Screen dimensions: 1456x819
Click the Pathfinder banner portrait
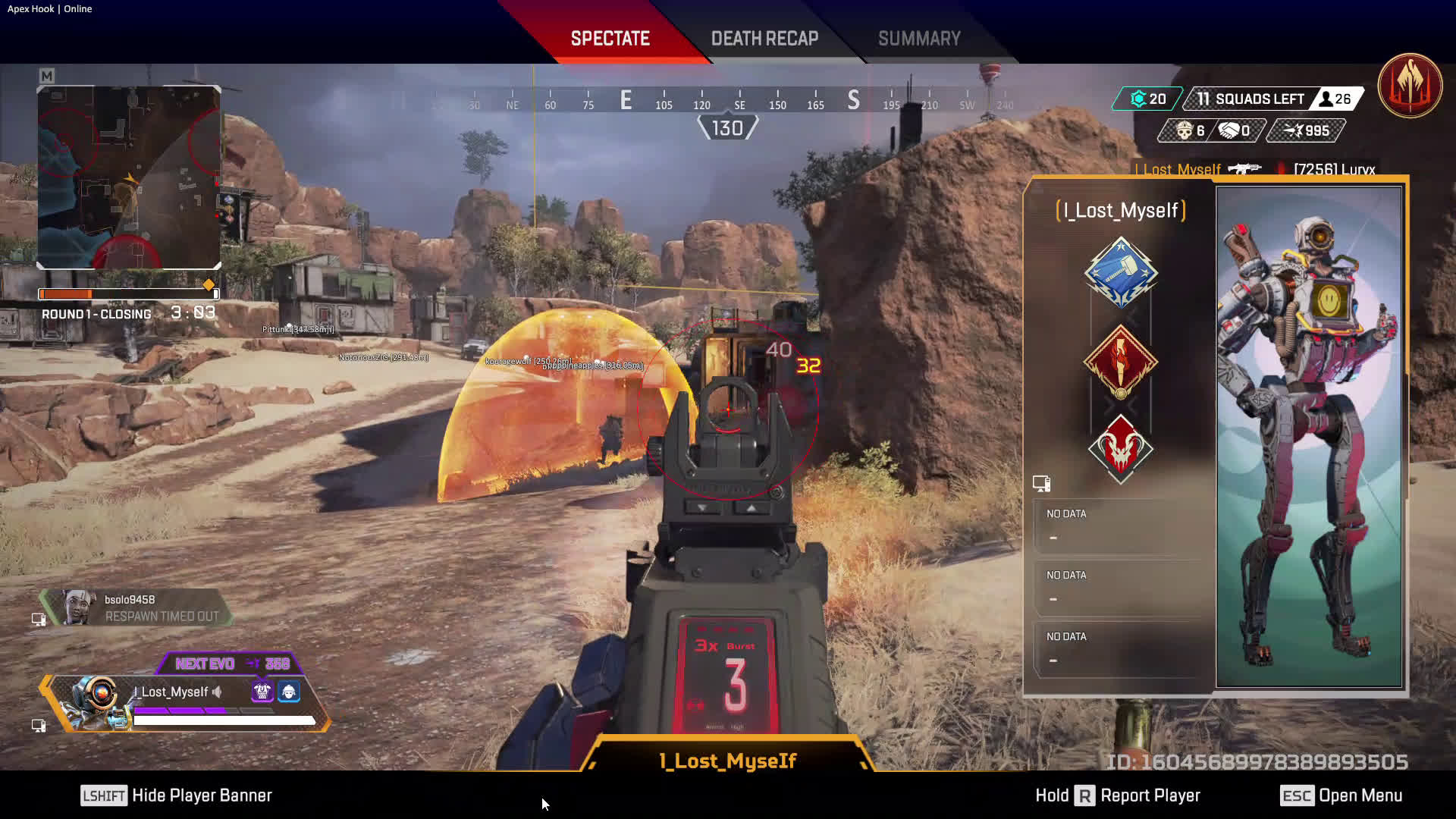pos(1309,437)
